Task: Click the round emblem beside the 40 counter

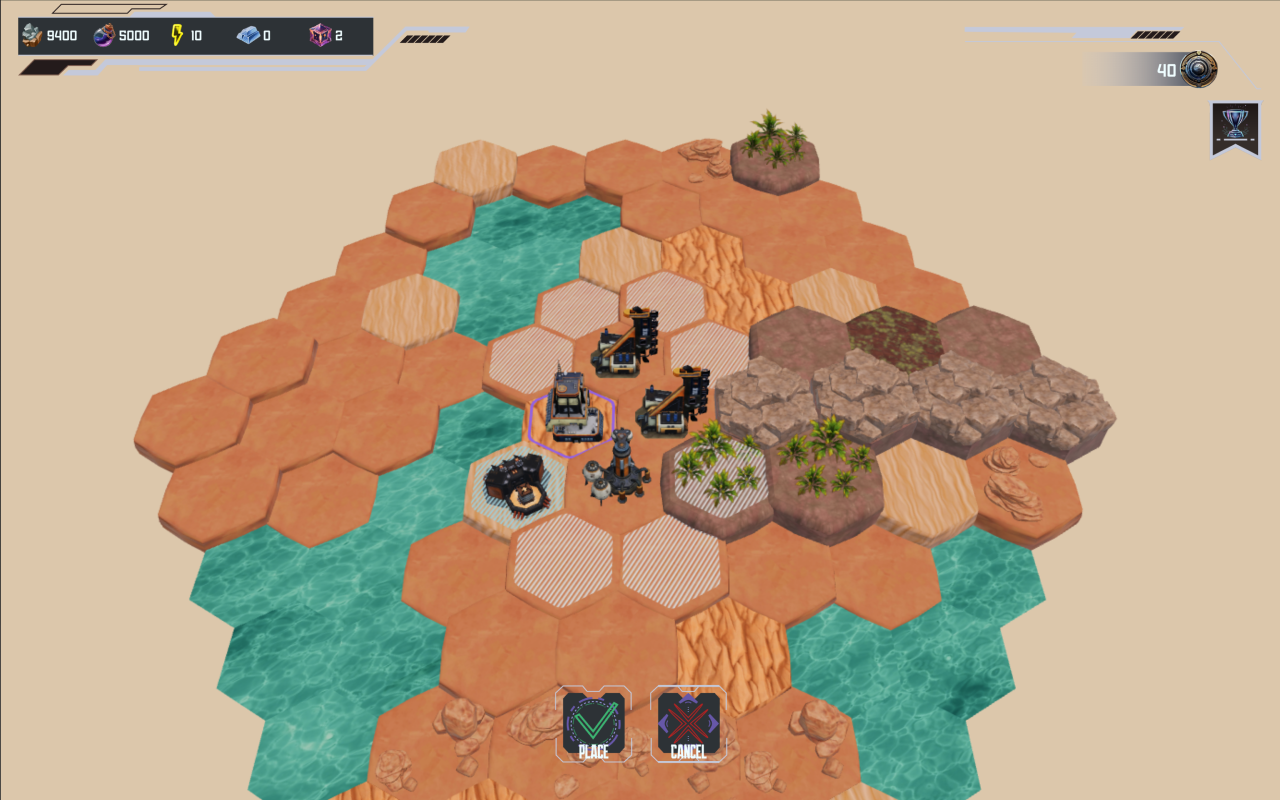Action: click(1198, 70)
